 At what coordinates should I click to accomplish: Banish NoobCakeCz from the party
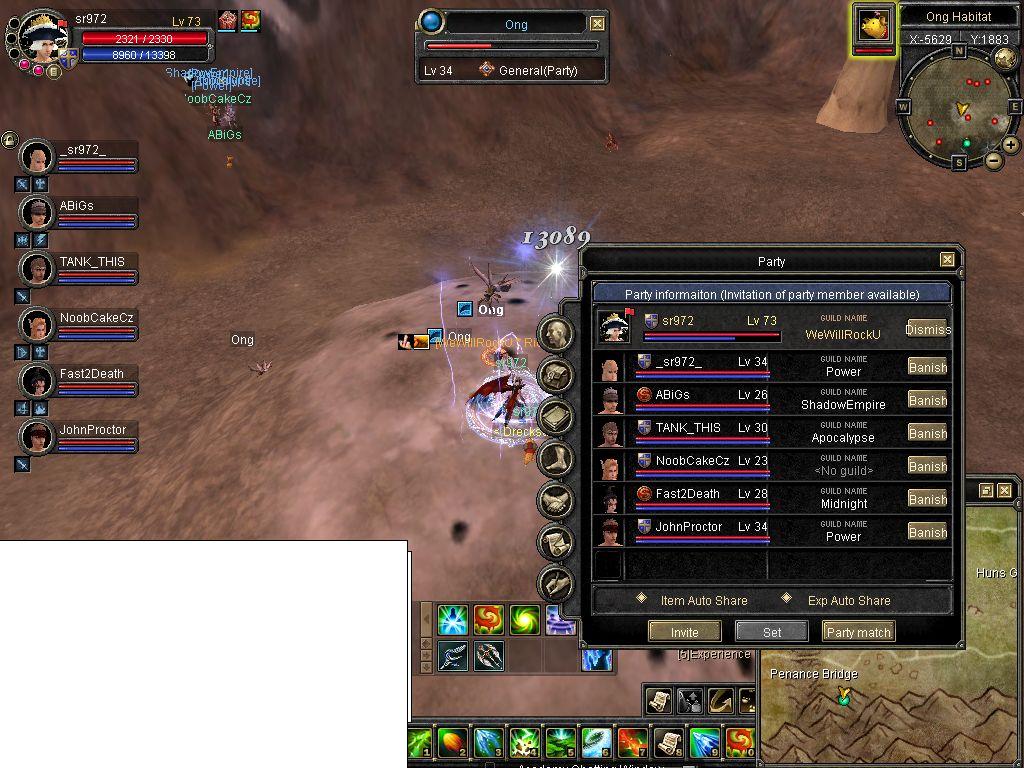927,466
